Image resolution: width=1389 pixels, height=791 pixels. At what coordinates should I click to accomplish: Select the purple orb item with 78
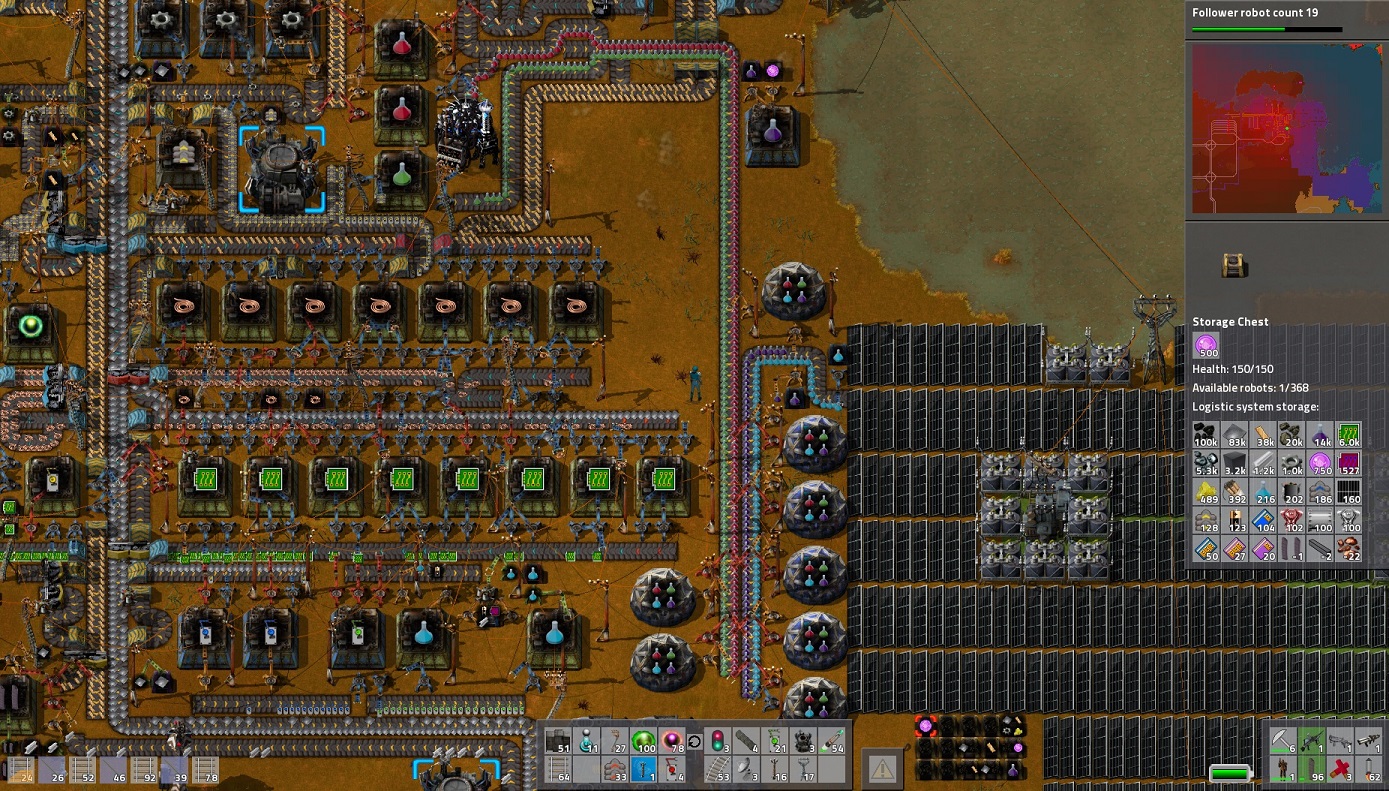click(x=672, y=741)
